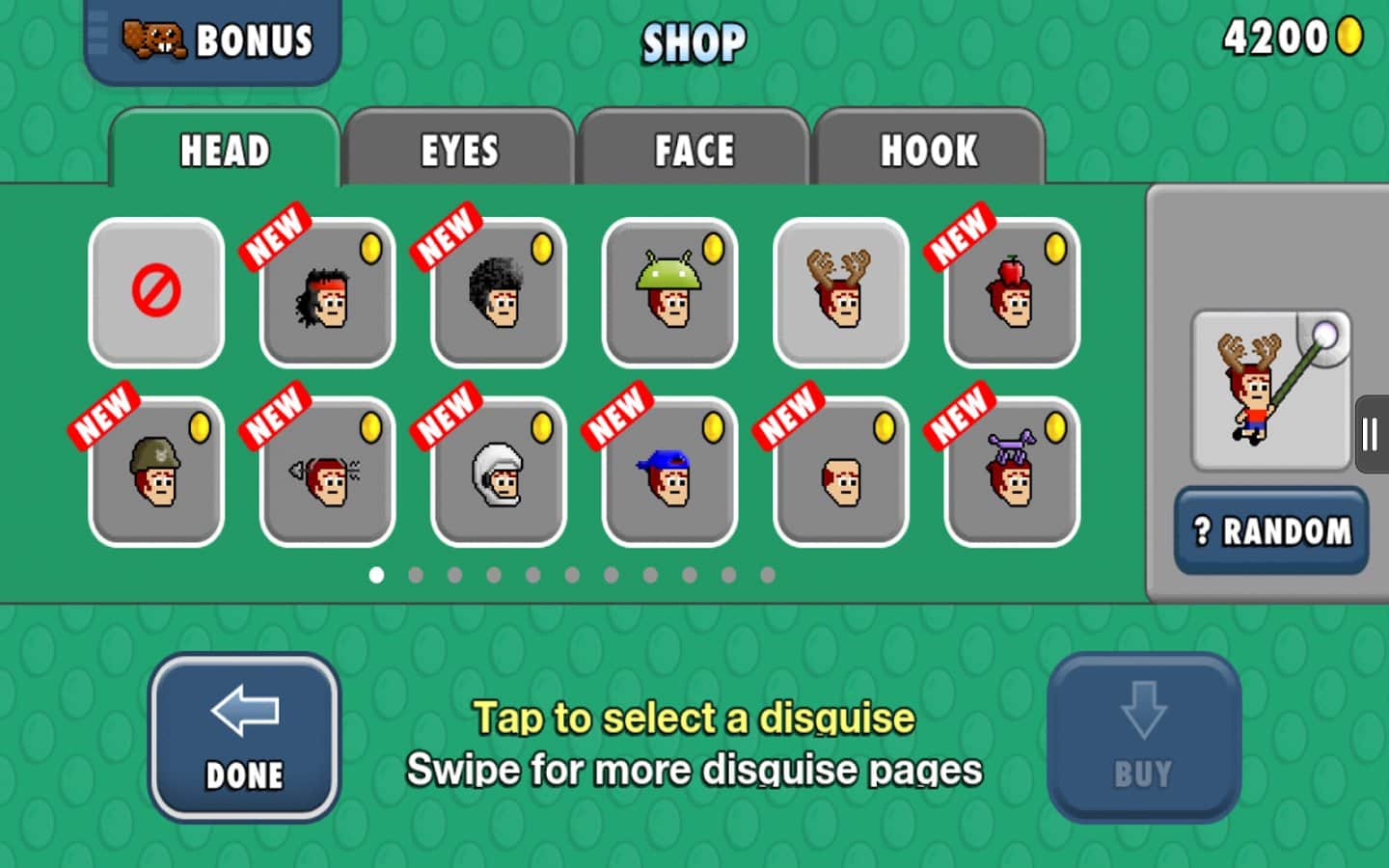
Task: Buy the selected disguise
Action: tap(1143, 738)
